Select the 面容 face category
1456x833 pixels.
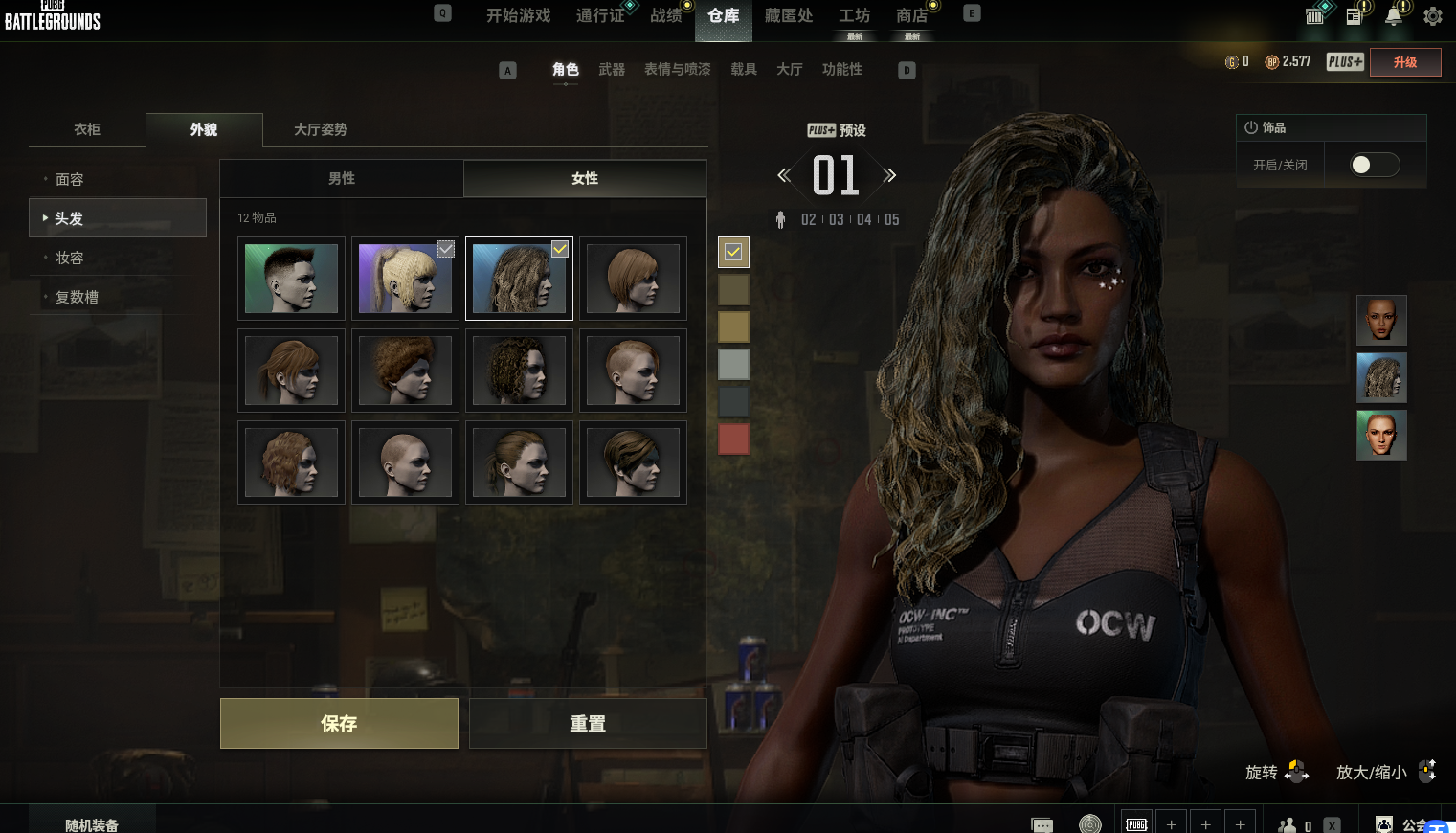click(x=70, y=179)
